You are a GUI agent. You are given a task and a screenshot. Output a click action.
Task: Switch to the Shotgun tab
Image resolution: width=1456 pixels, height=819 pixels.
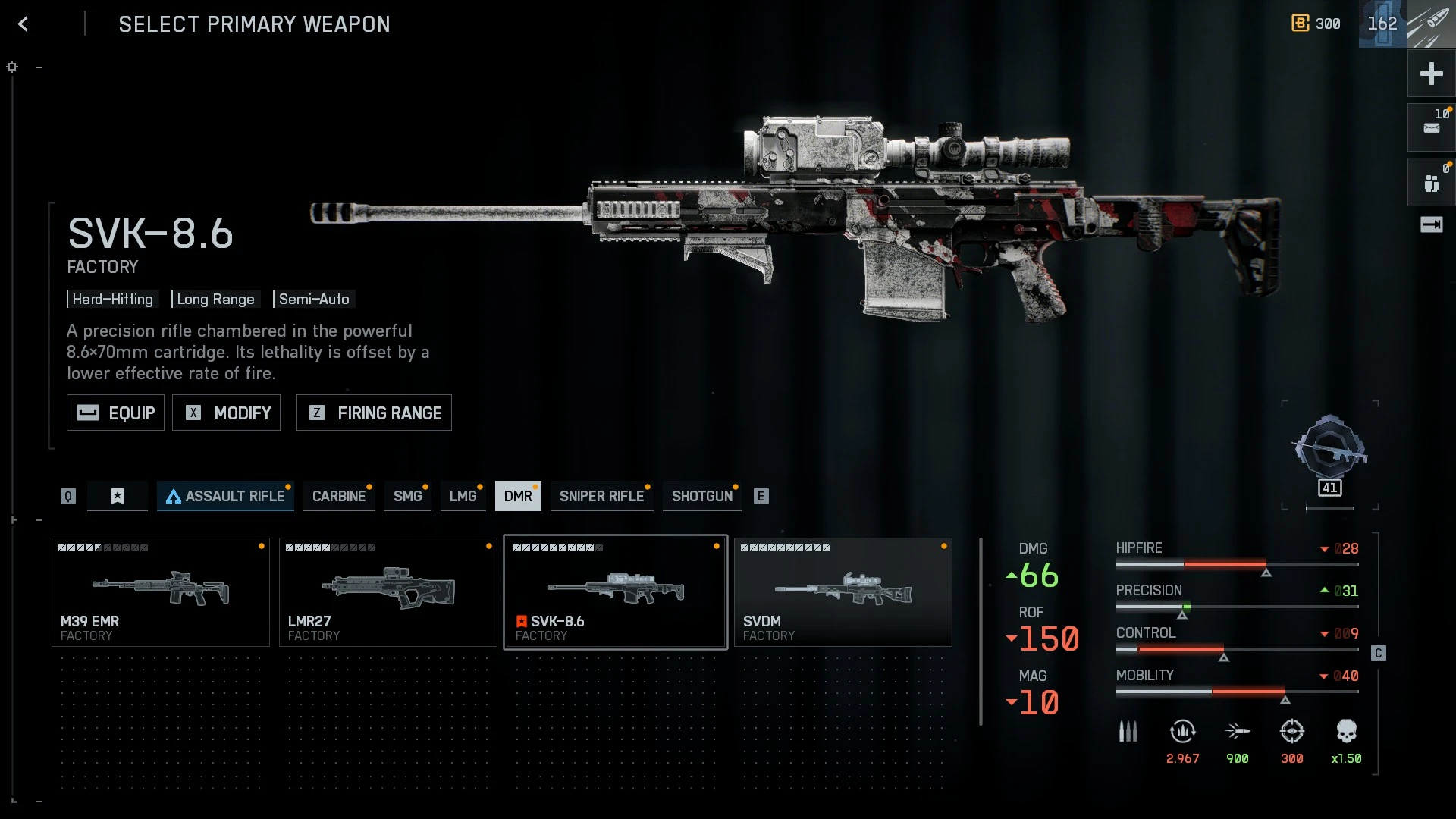point(701,496)
